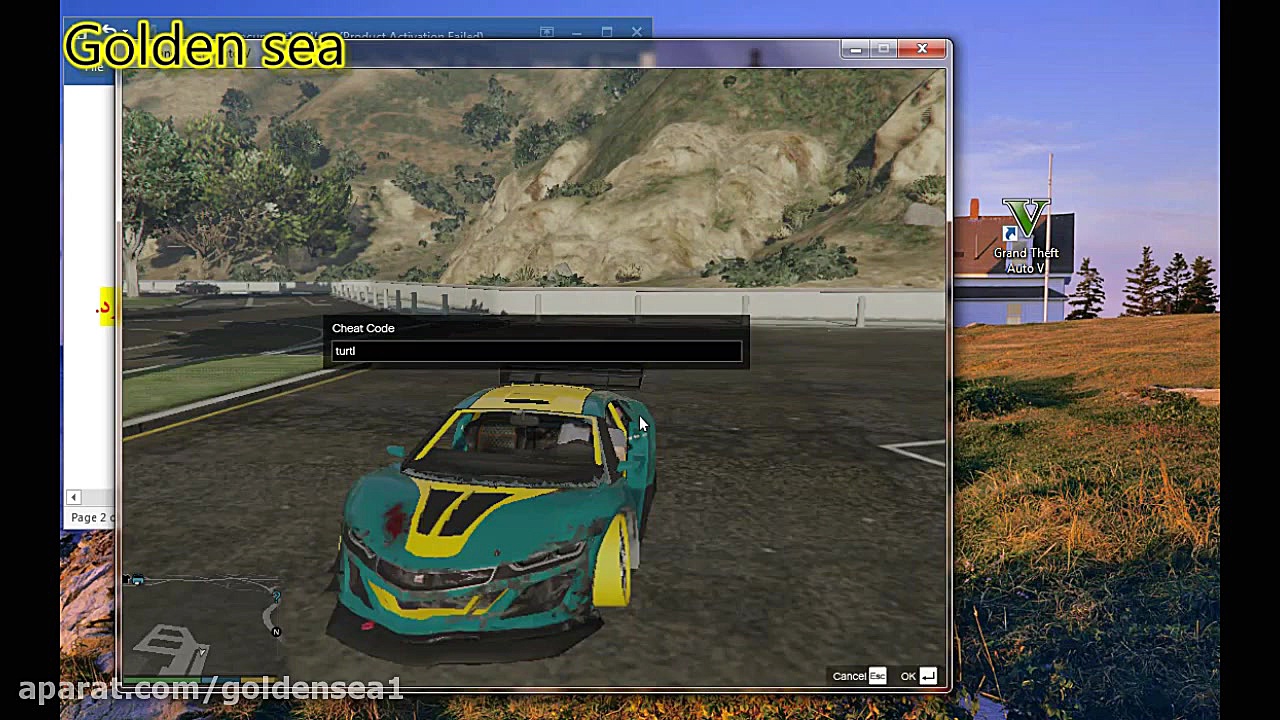1280x720 pixels.
Task: Select the player arrow marker on the minimap
Action: [202, 651]
